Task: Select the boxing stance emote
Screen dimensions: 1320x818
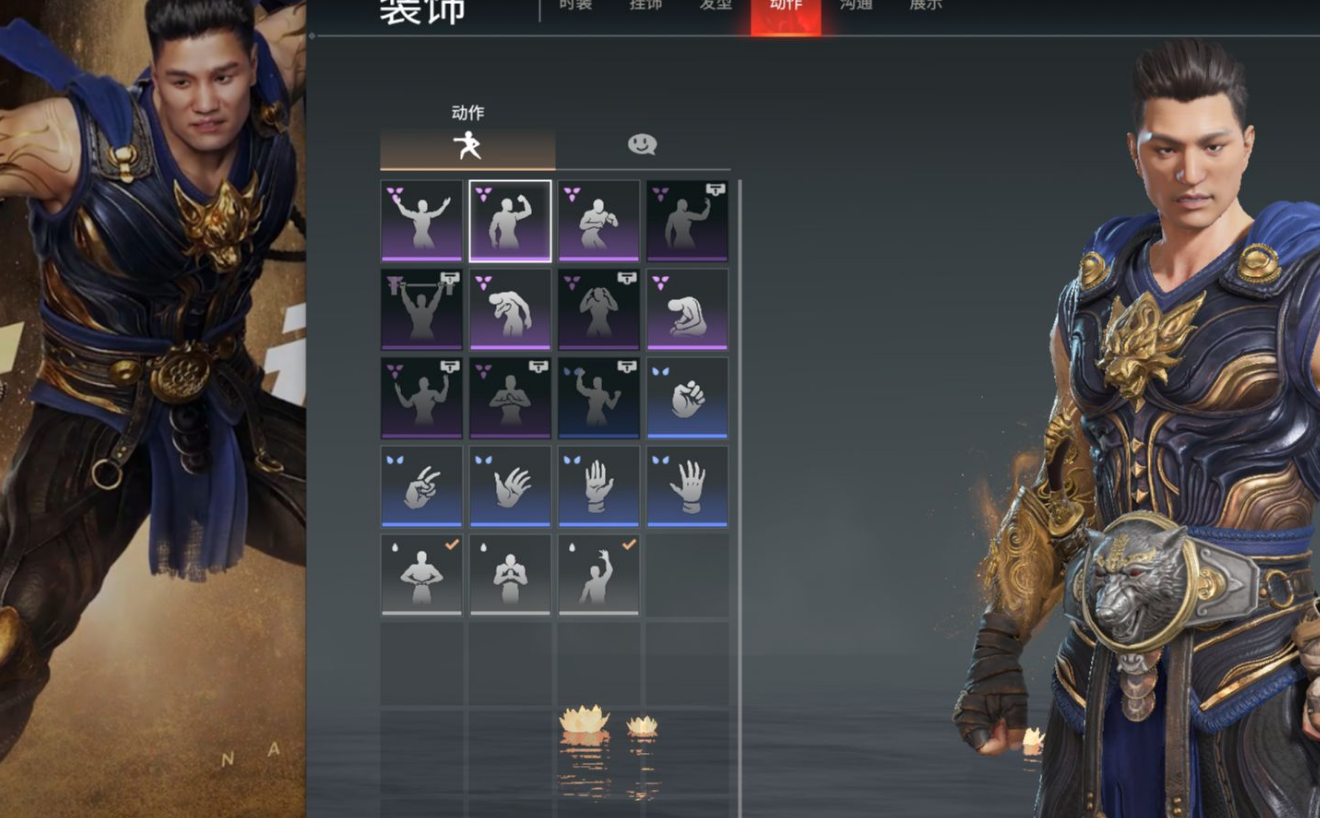Action: point(598,221)
